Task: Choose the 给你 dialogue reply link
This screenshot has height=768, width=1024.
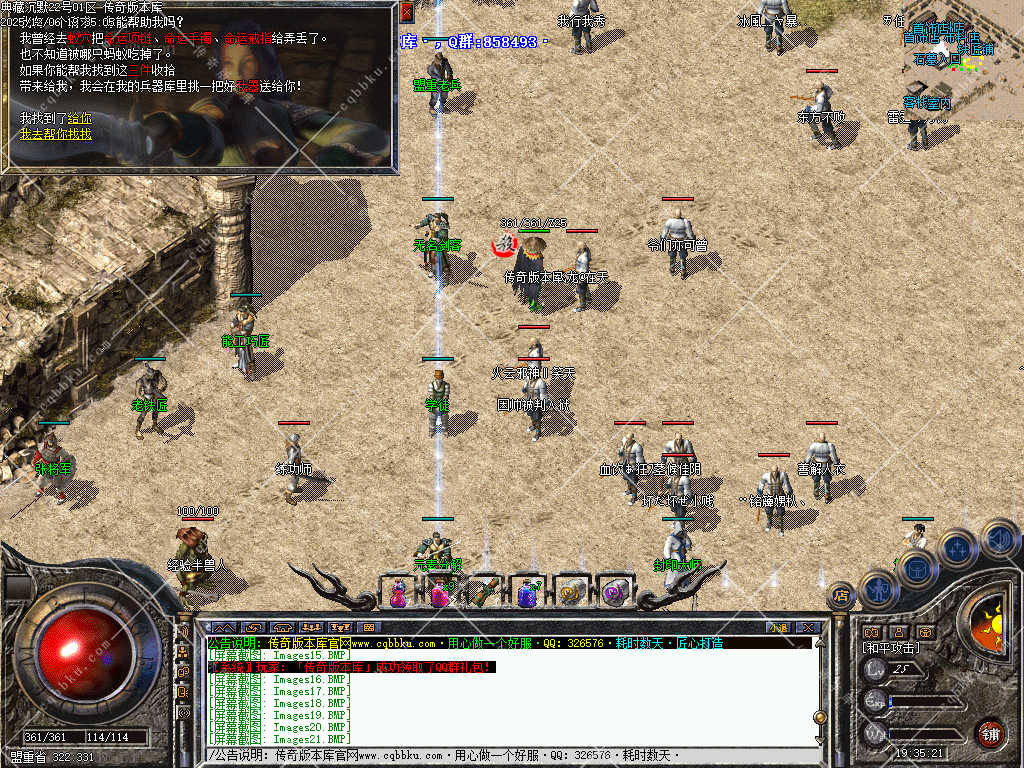Action: point(79,118)
